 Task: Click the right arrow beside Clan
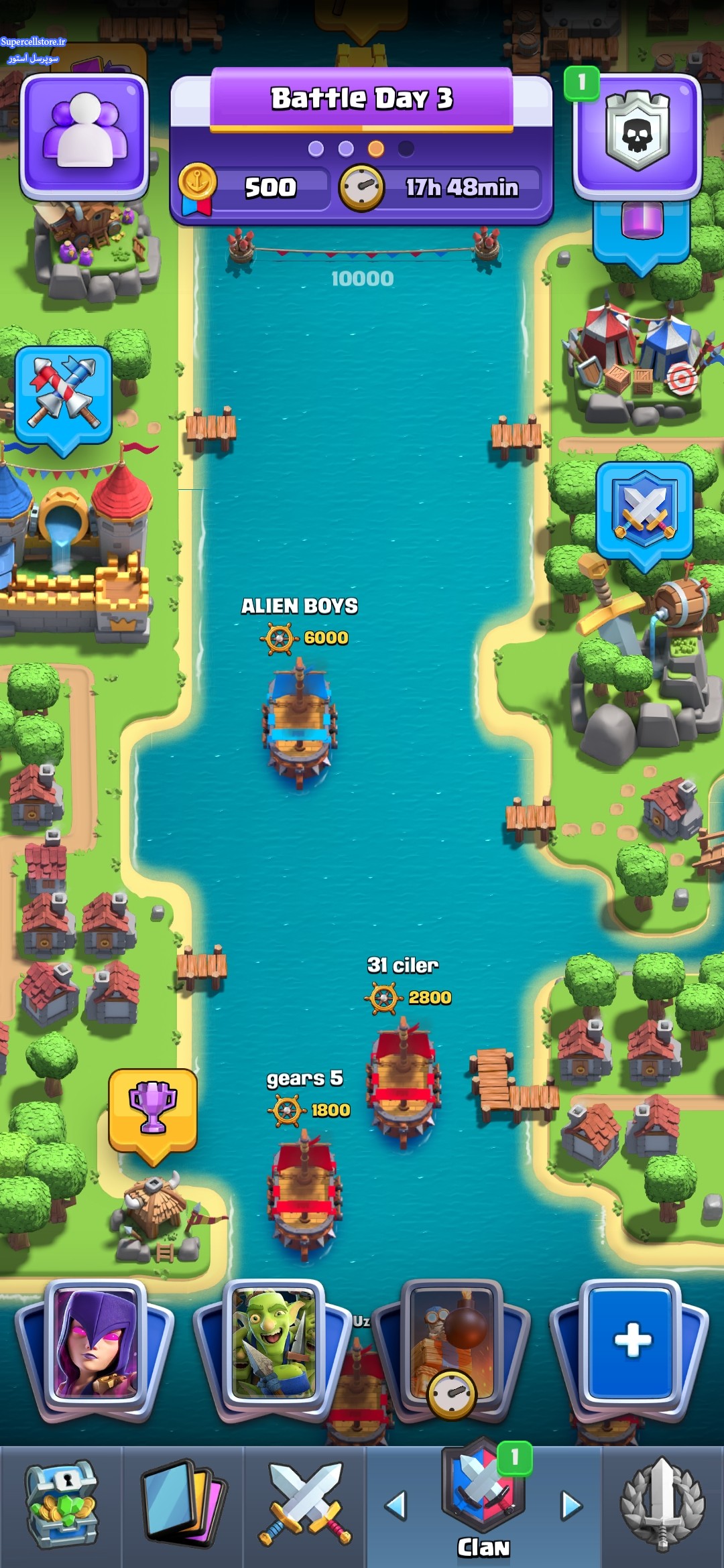click(x=571, y=1505)
